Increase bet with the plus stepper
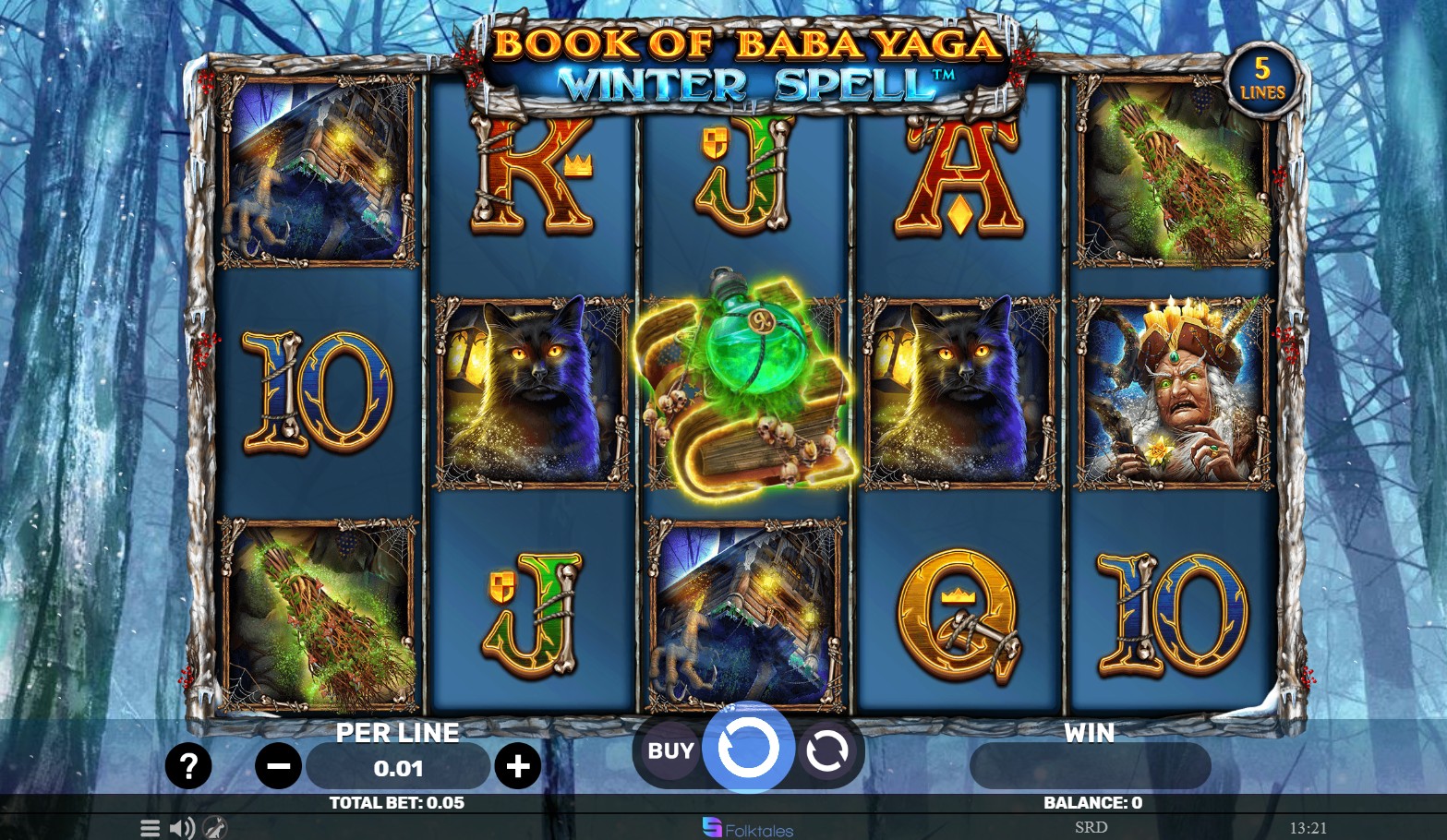 (518, 766)
